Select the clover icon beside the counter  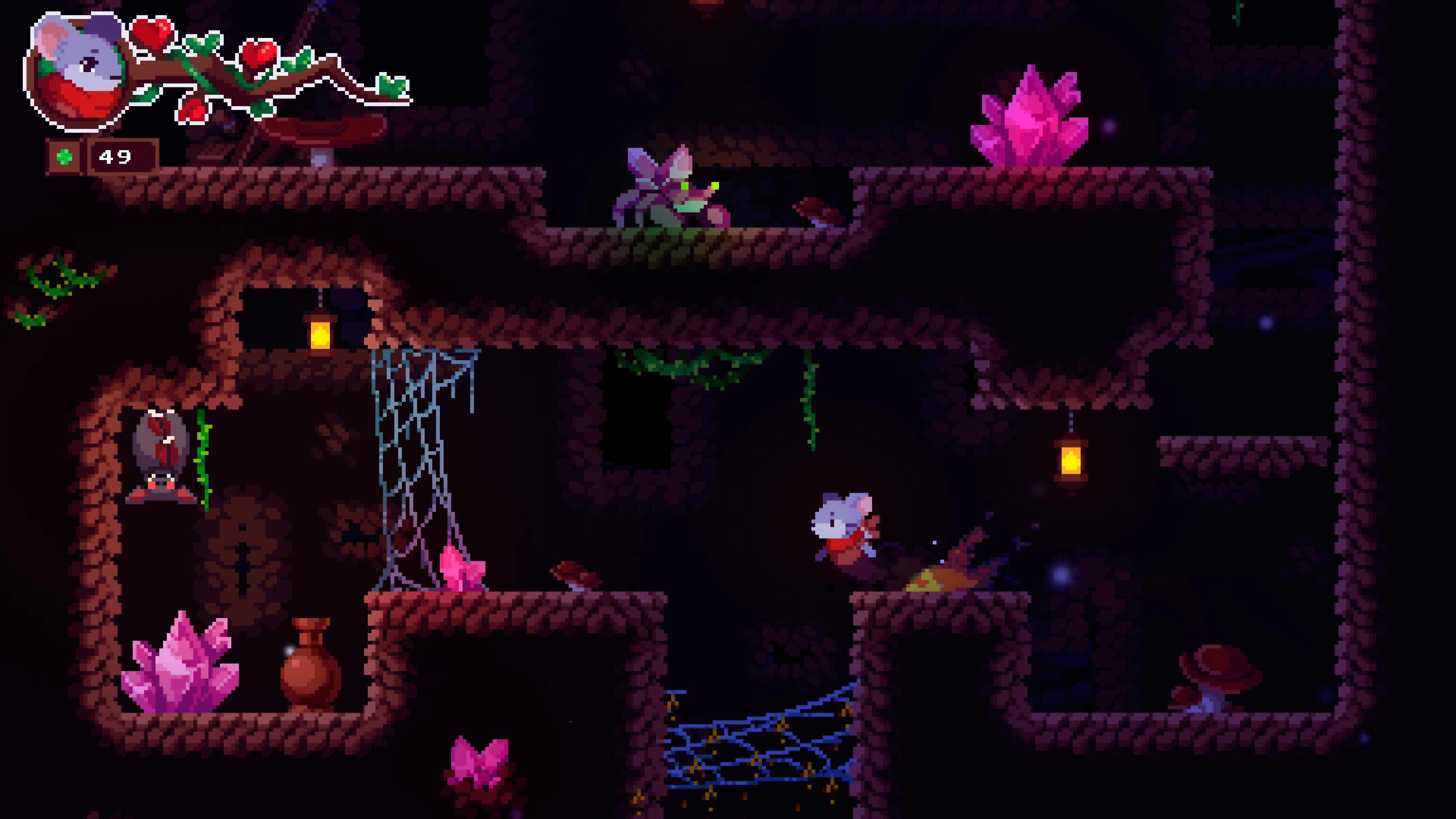click(65, 156)
